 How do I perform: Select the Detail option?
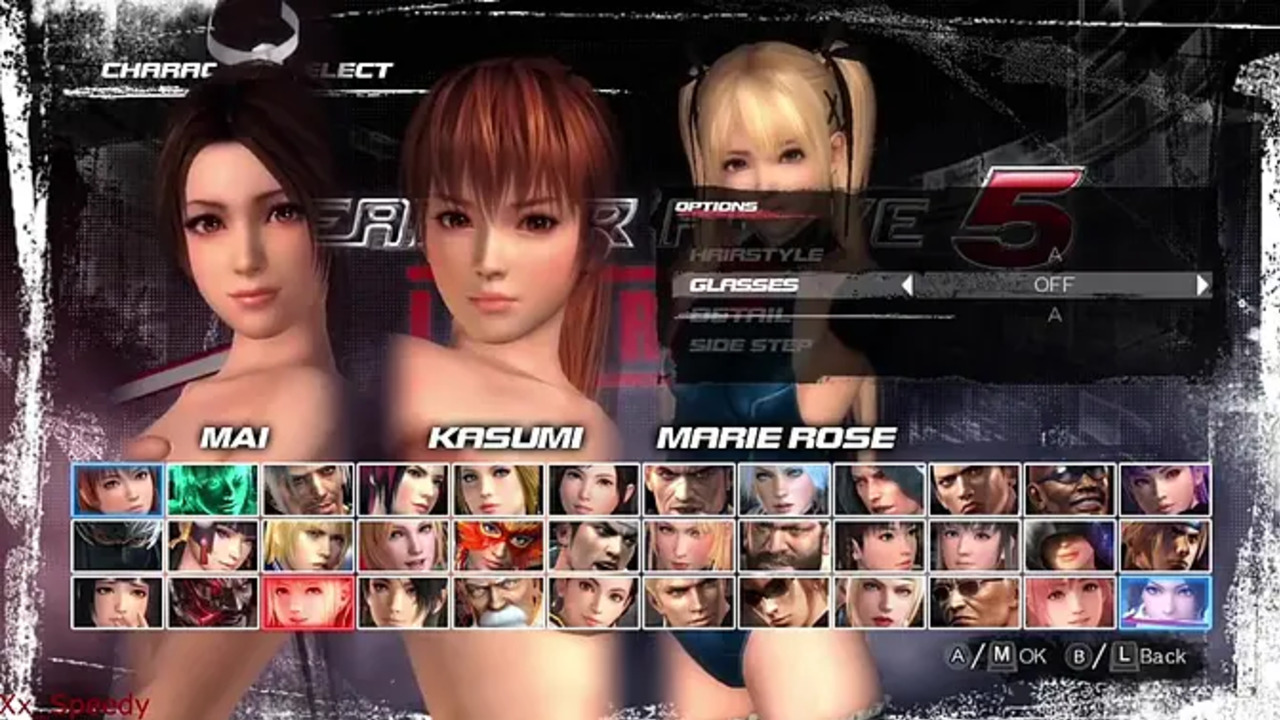point(739,315)
